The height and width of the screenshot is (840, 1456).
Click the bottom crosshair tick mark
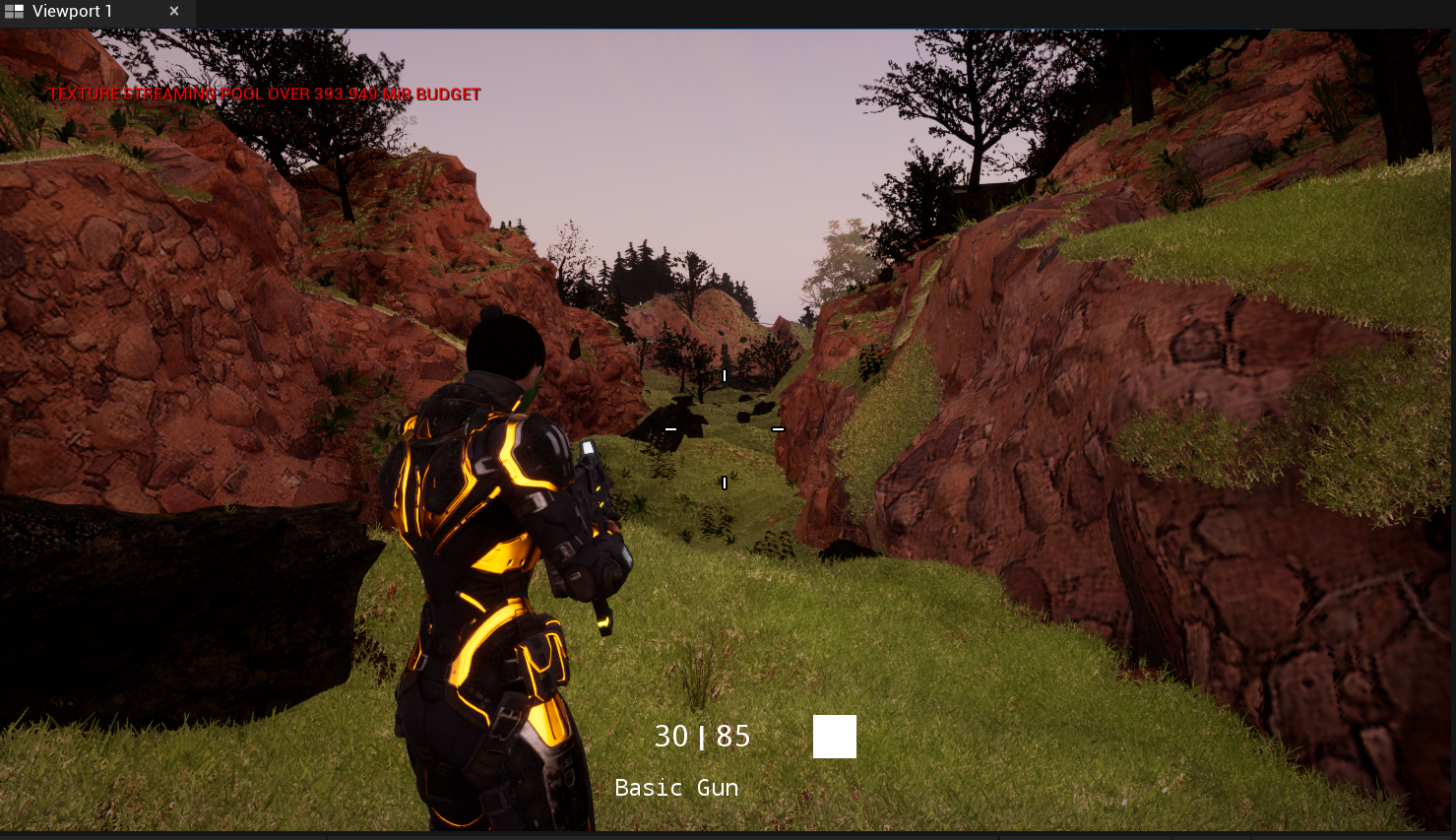[x=725, y=483]
